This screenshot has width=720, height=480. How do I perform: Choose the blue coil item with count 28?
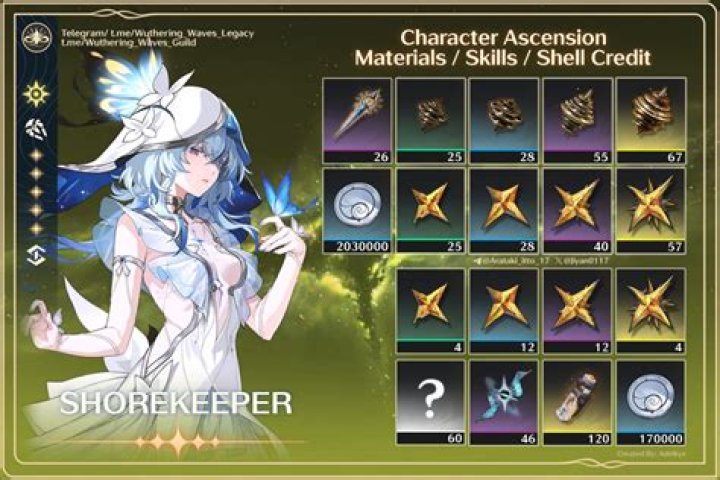click(x=503, y=117)
